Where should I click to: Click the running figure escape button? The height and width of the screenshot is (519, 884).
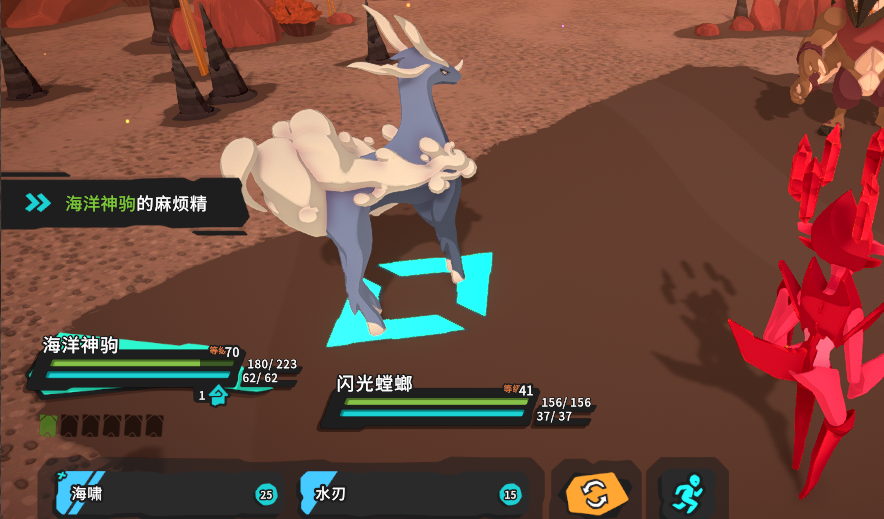coord(686,493)
